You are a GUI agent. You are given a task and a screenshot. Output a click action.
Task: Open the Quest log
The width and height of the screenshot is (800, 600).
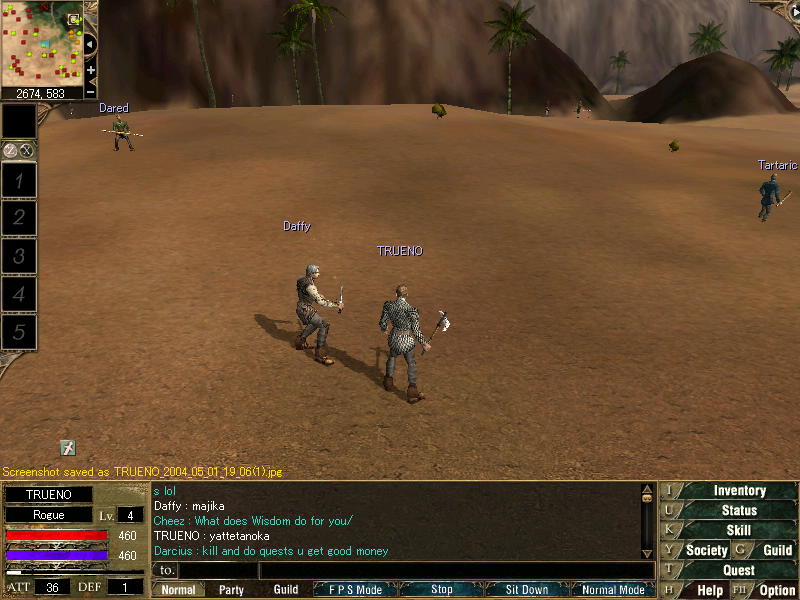pyautogui.click(x=739, y=570)
